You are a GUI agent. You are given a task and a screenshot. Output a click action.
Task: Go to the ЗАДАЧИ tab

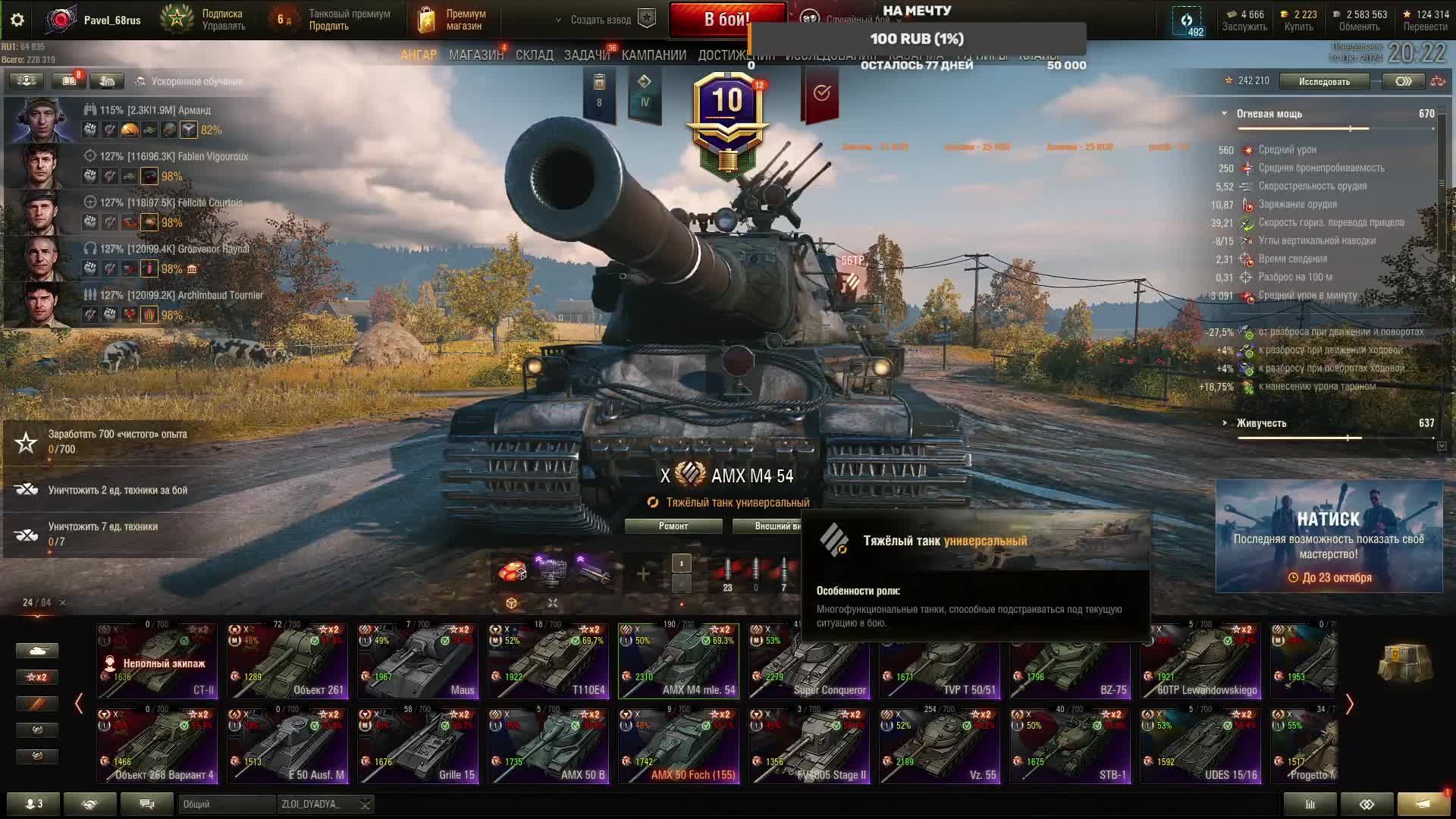[x=586, y=55]
